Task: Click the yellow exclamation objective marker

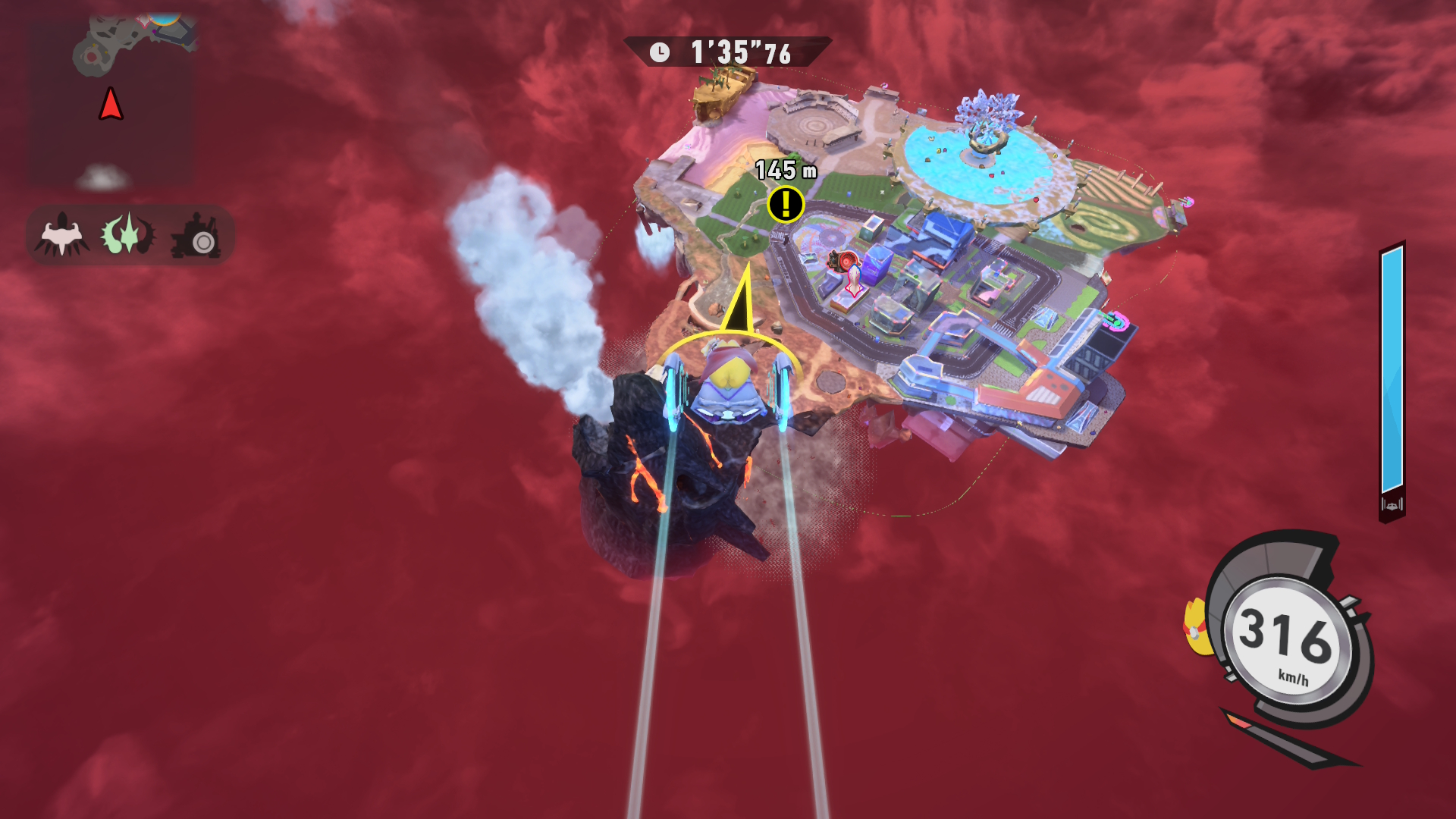Action: tap(786, 204)
